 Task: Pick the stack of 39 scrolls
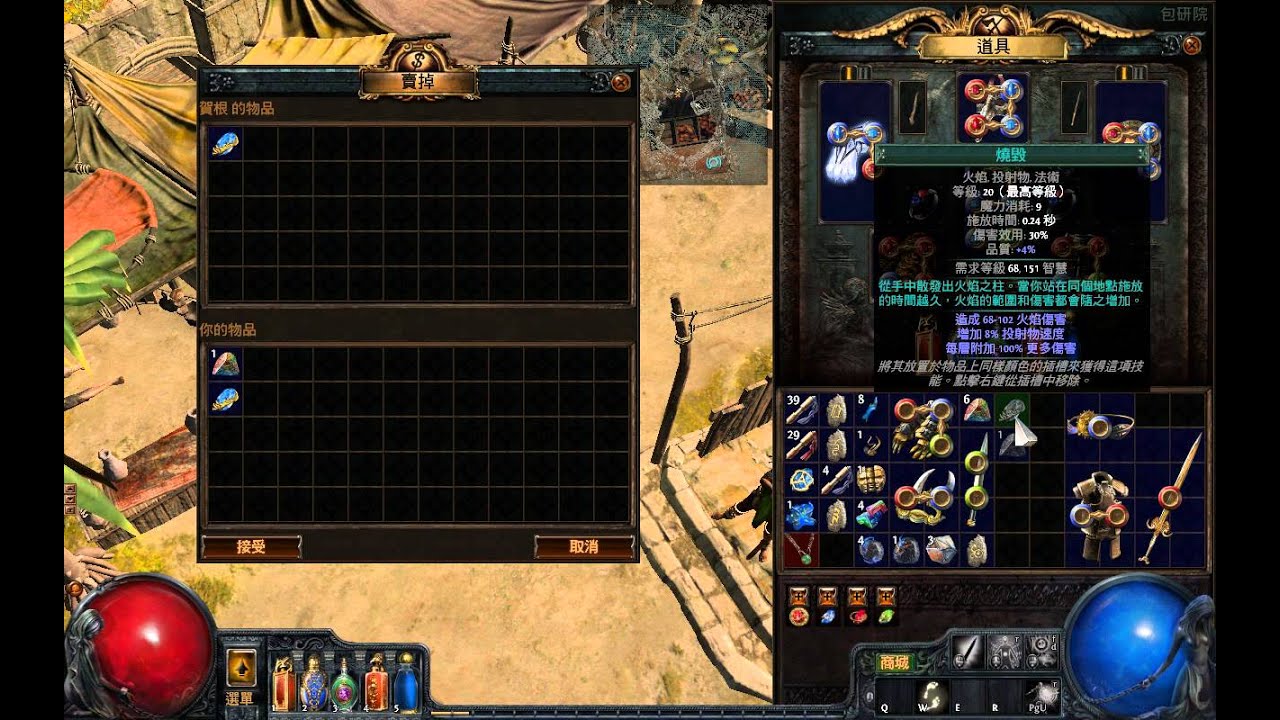coord(800,410)
